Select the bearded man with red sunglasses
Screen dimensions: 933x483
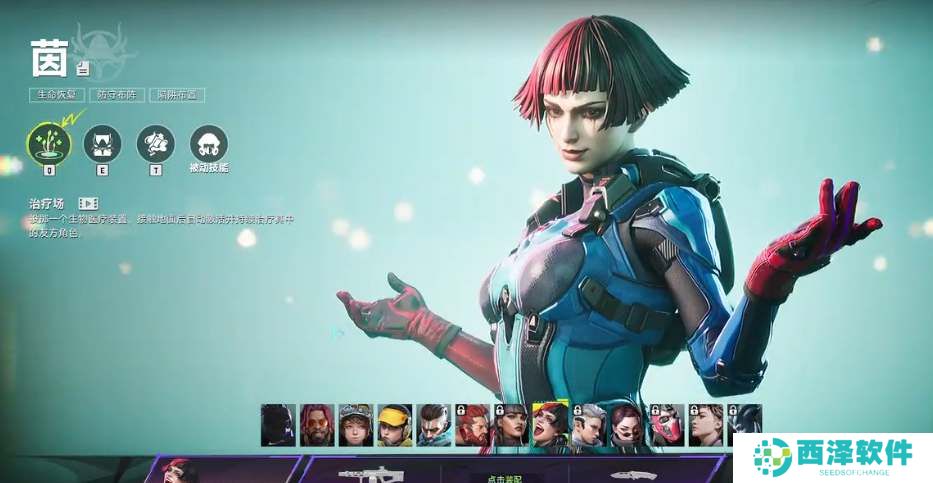[317, 425]
